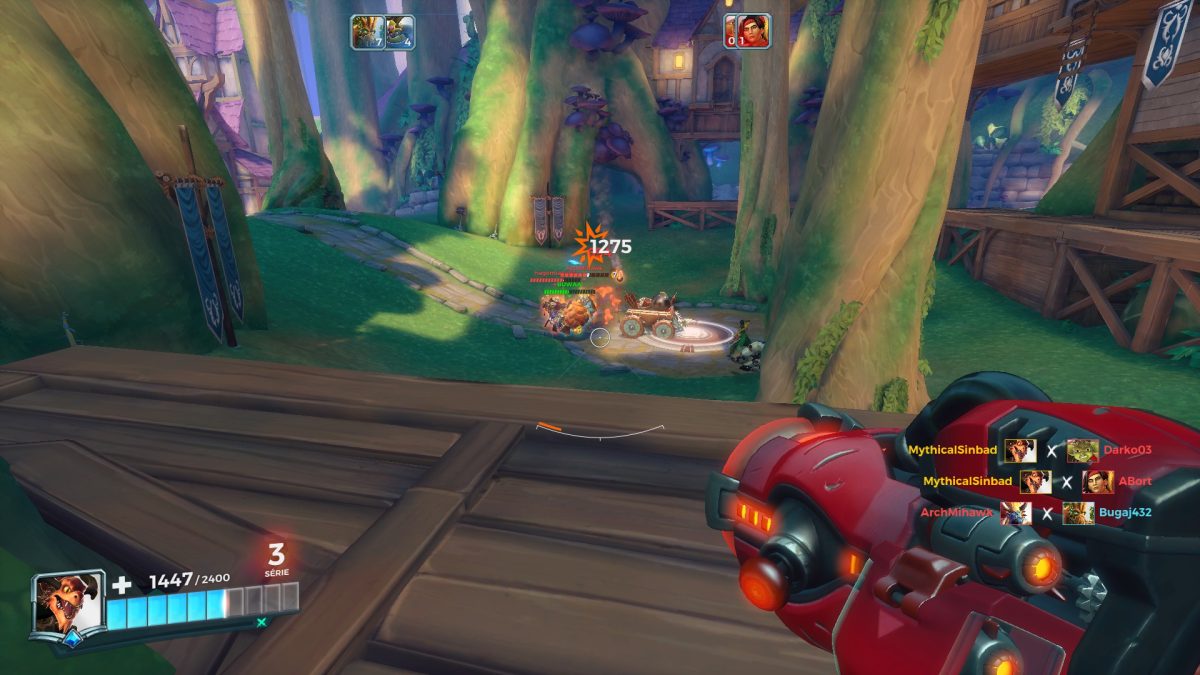
Task: Select ABort's portrait in the kill feed
Action: click(x=1097, y=482)
